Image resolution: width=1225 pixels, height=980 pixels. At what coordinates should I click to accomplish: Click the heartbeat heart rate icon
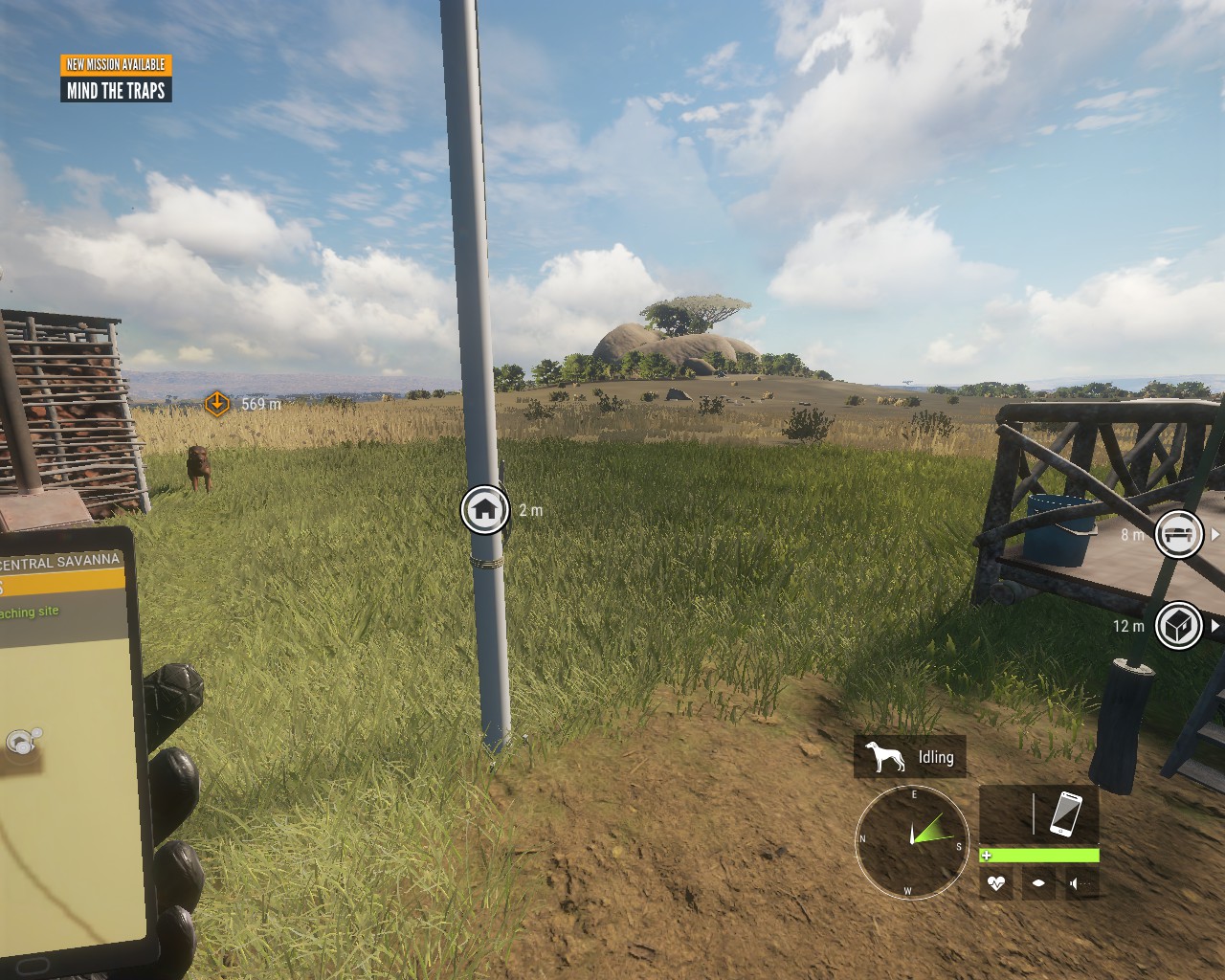click(x=996, y=883)
